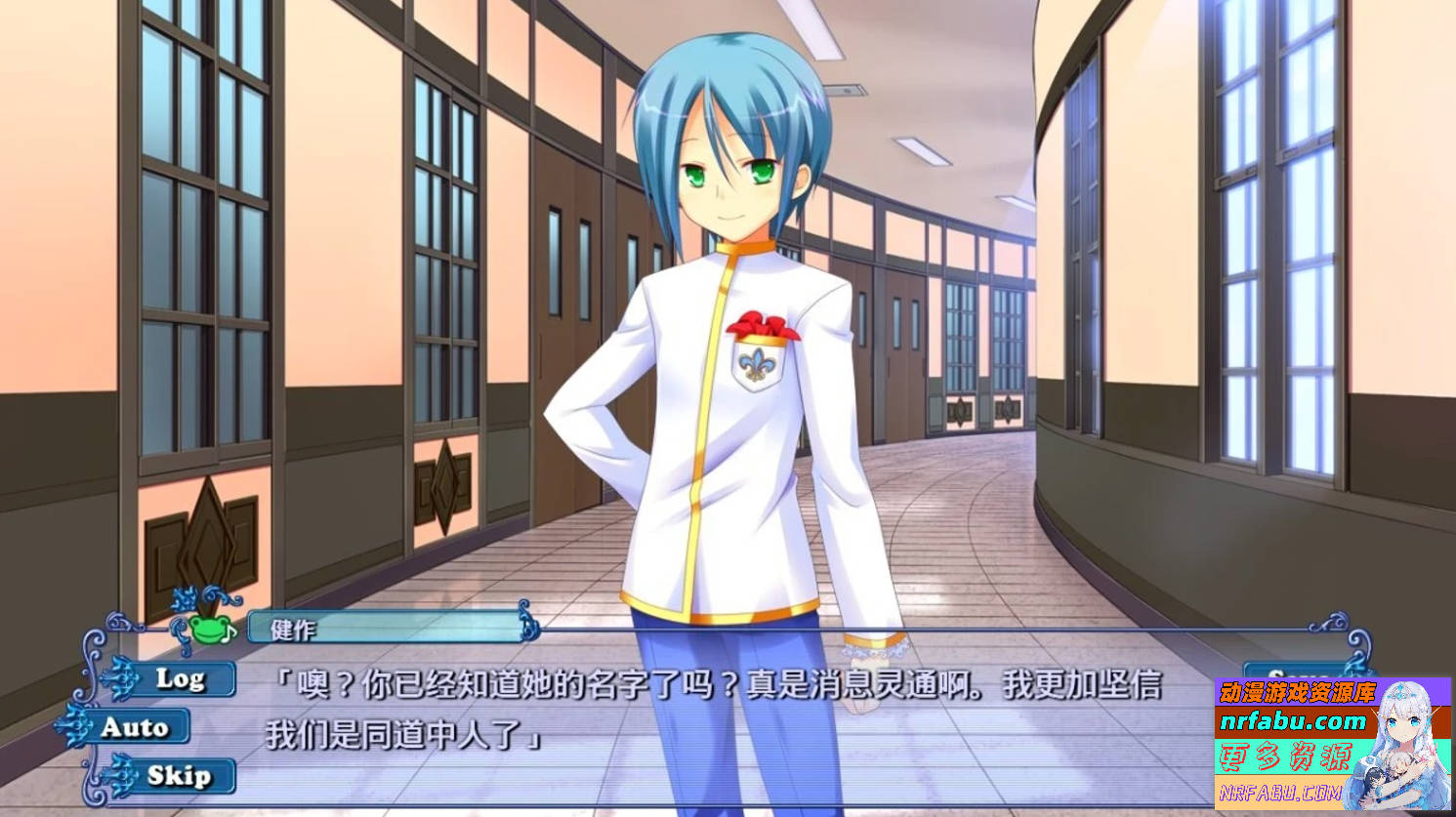Toggle voice playback via the frog button
1456x817 pixels.
pos(208,631)
